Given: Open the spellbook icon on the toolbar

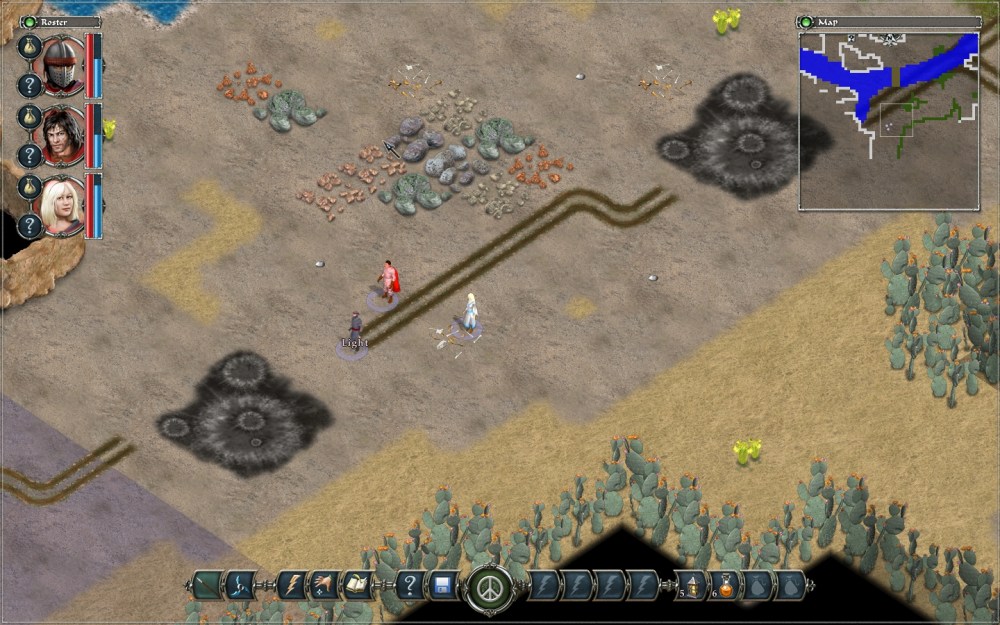Looking at the screenshot, I should [357, 585].
